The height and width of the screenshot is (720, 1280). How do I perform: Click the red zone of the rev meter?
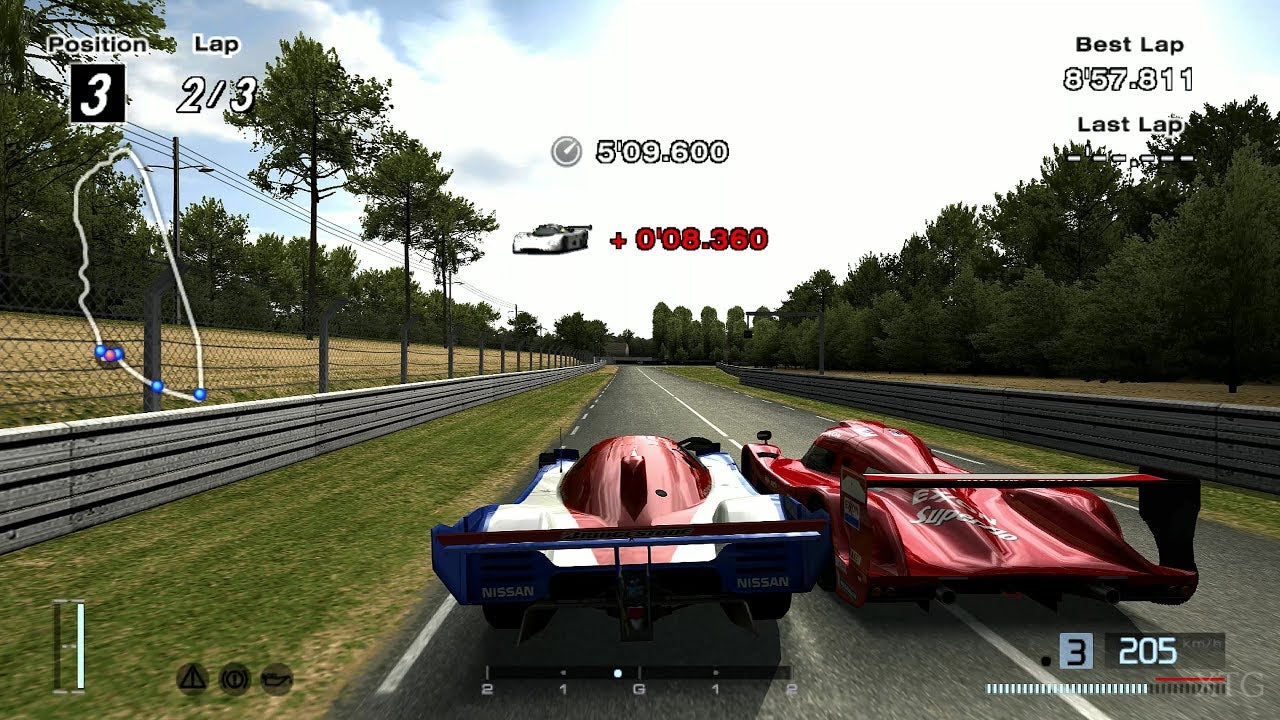pos(1190,680)
